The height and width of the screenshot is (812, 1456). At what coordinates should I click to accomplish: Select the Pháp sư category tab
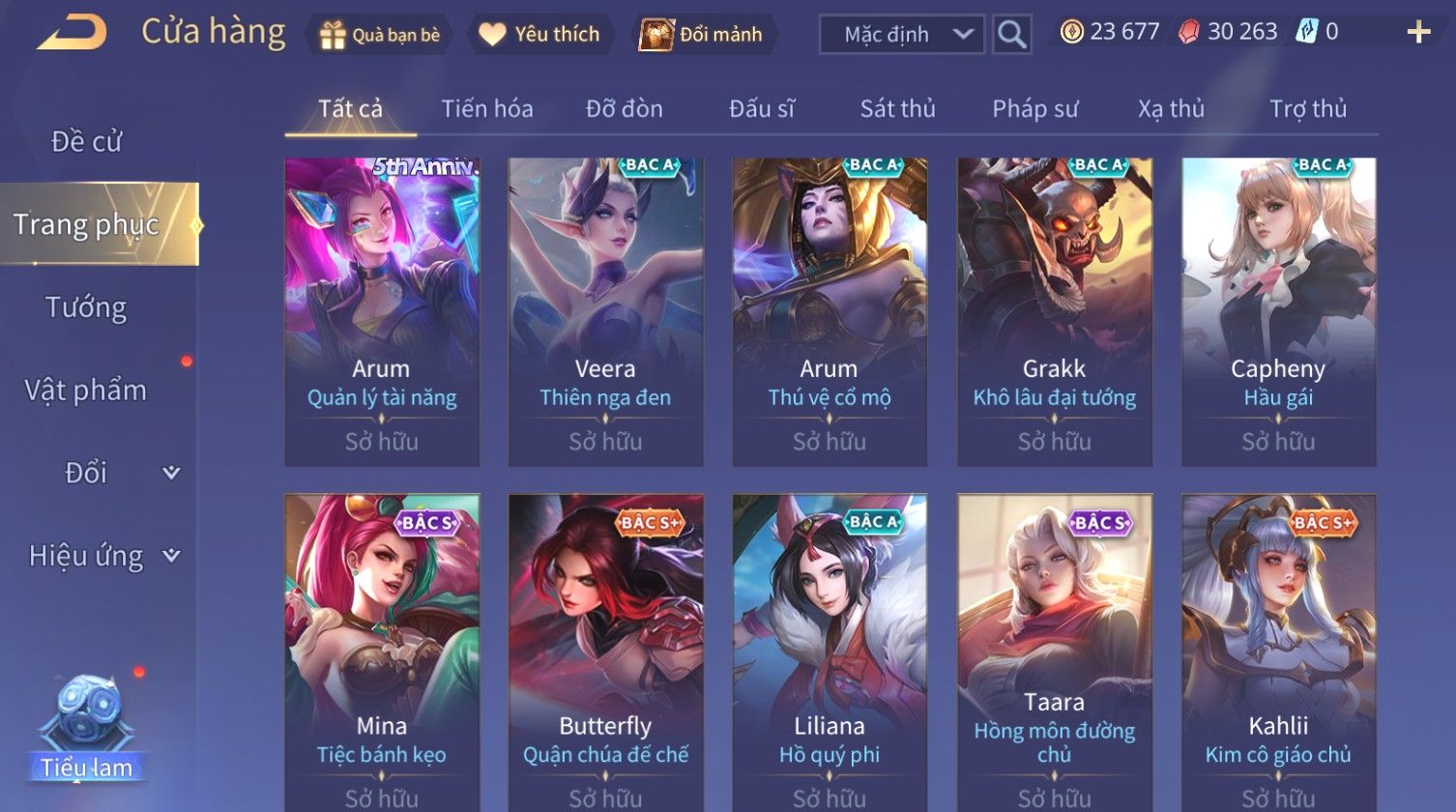pyautogui.click(x=1034, y=109)
